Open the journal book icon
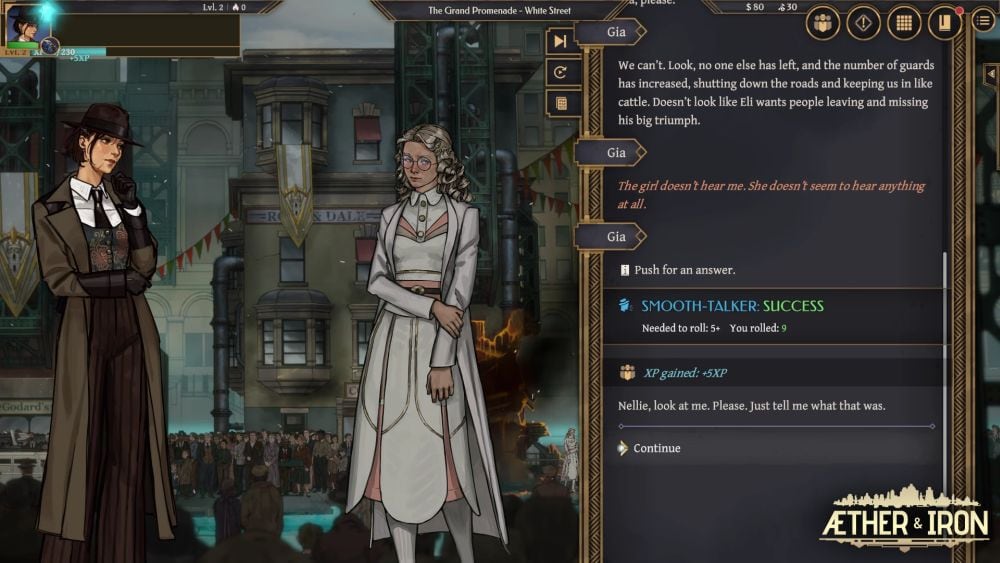Image resolution: width=1000 pixels, height=563 pixels. tap(944, 22)
